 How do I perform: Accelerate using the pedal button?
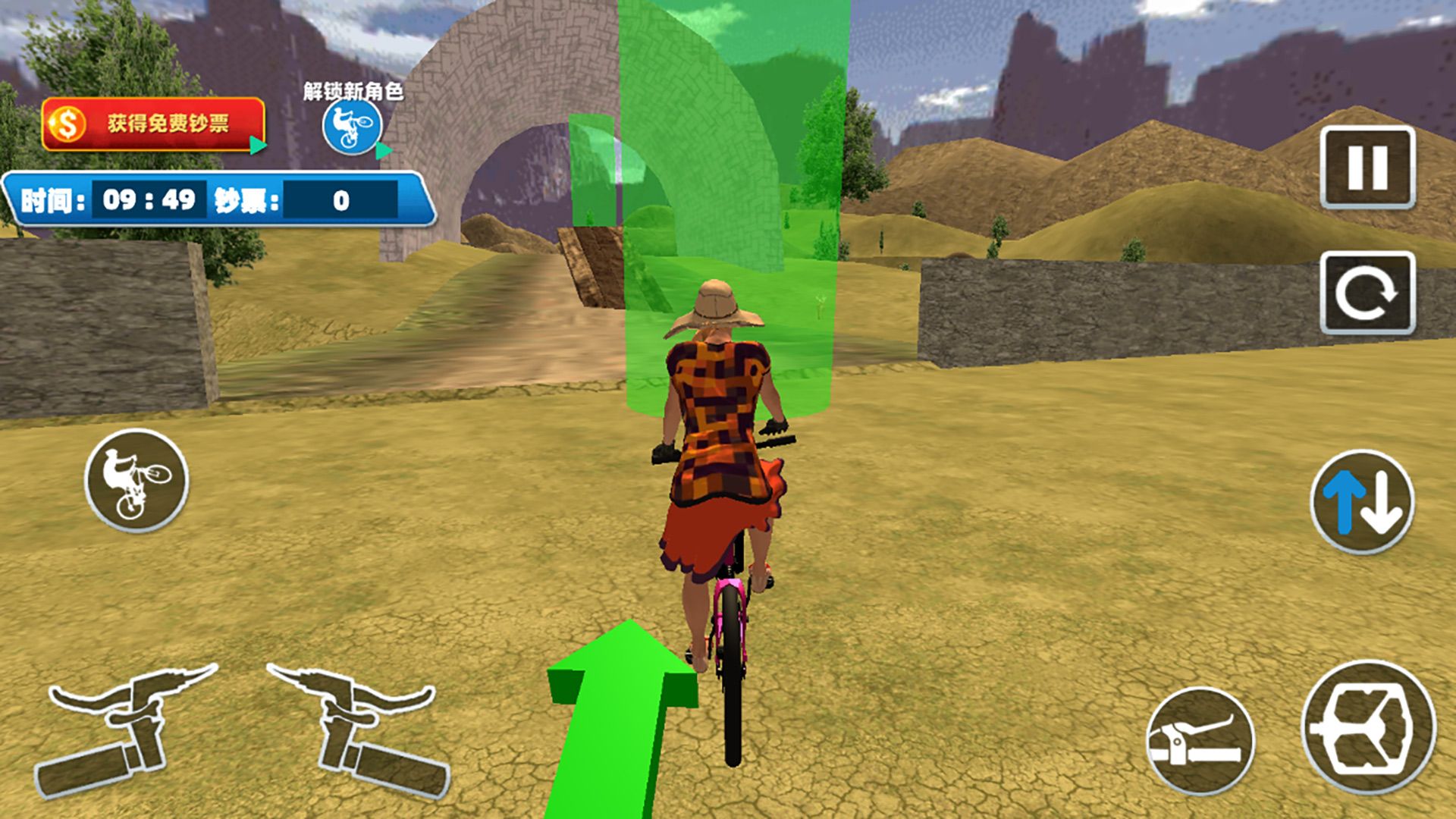click(x=1369, y=728)
